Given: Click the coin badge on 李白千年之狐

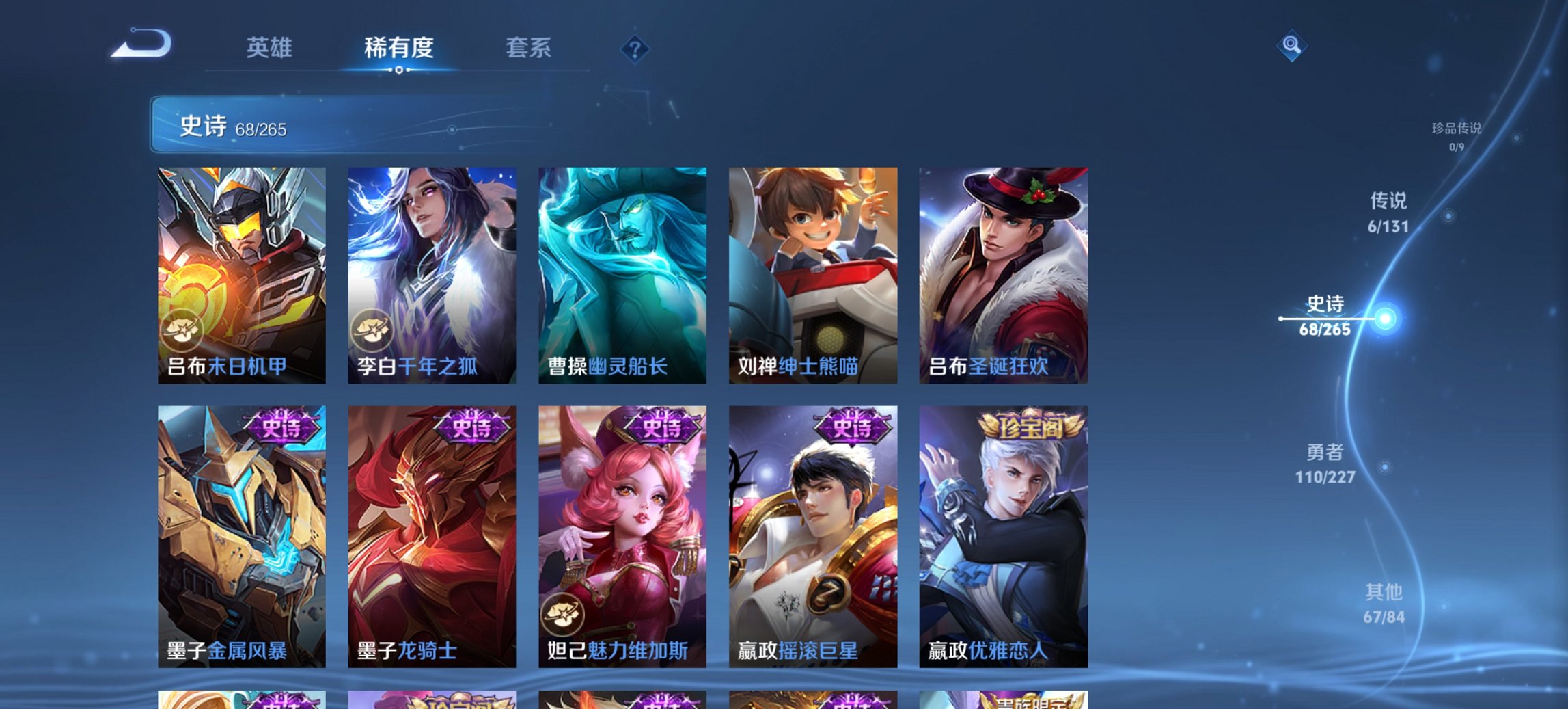Looking at the screenshot, I should (373, 331).
